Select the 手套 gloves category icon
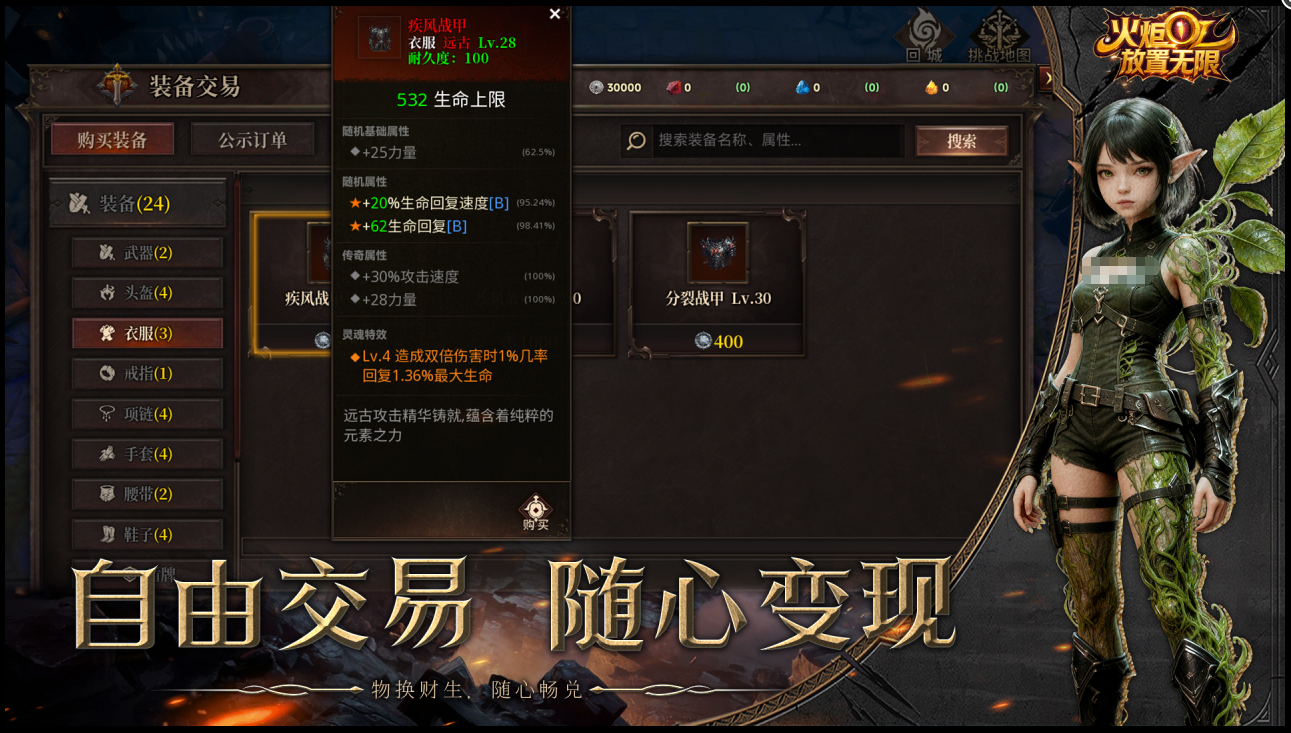 (110, 453)
